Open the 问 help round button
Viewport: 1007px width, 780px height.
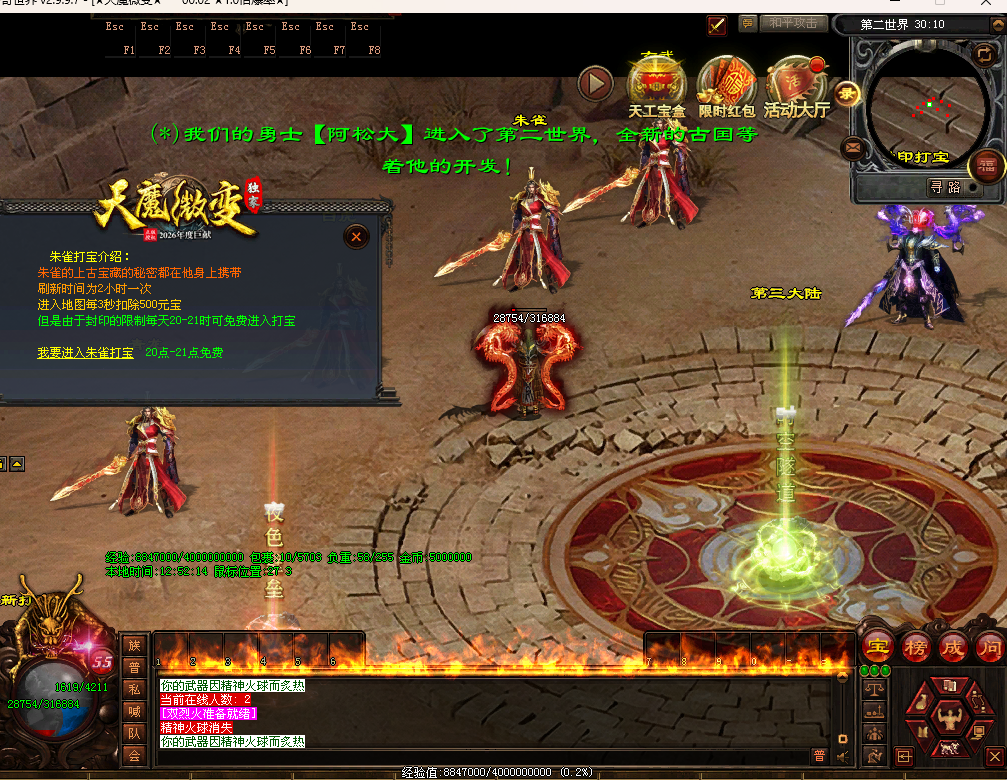tap(988, 648)
